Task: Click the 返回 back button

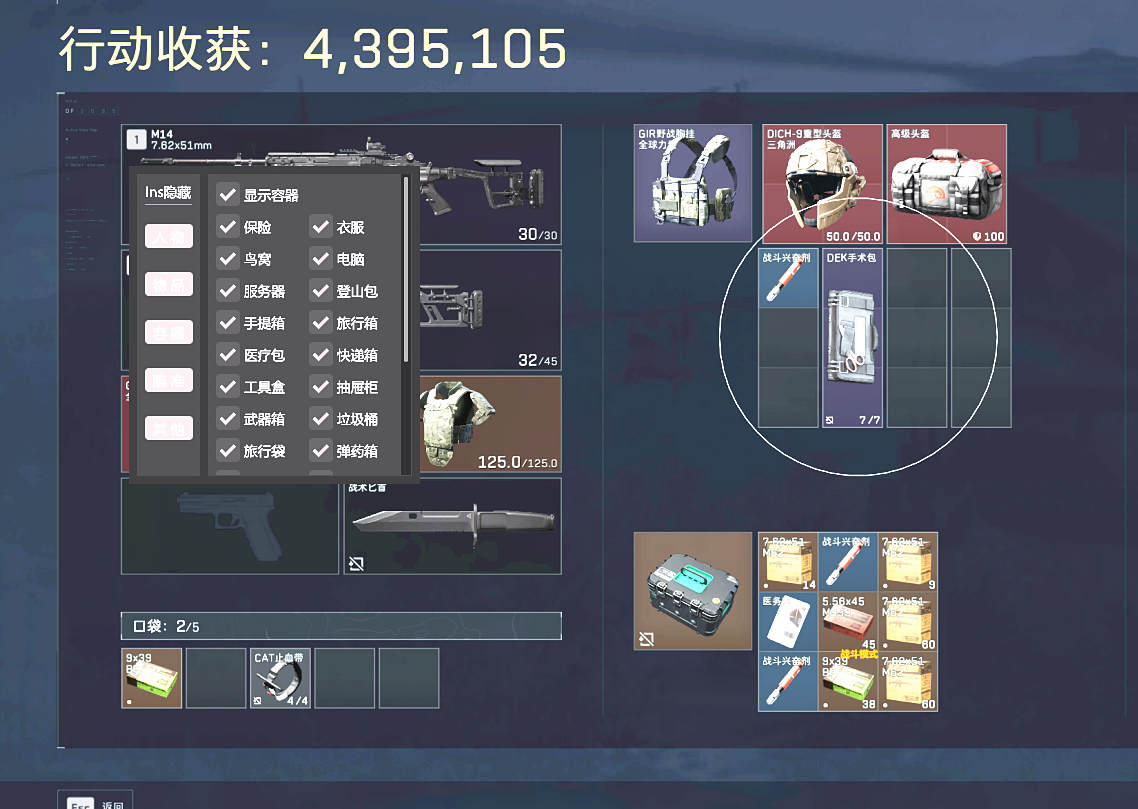Action: pos(94,802)
